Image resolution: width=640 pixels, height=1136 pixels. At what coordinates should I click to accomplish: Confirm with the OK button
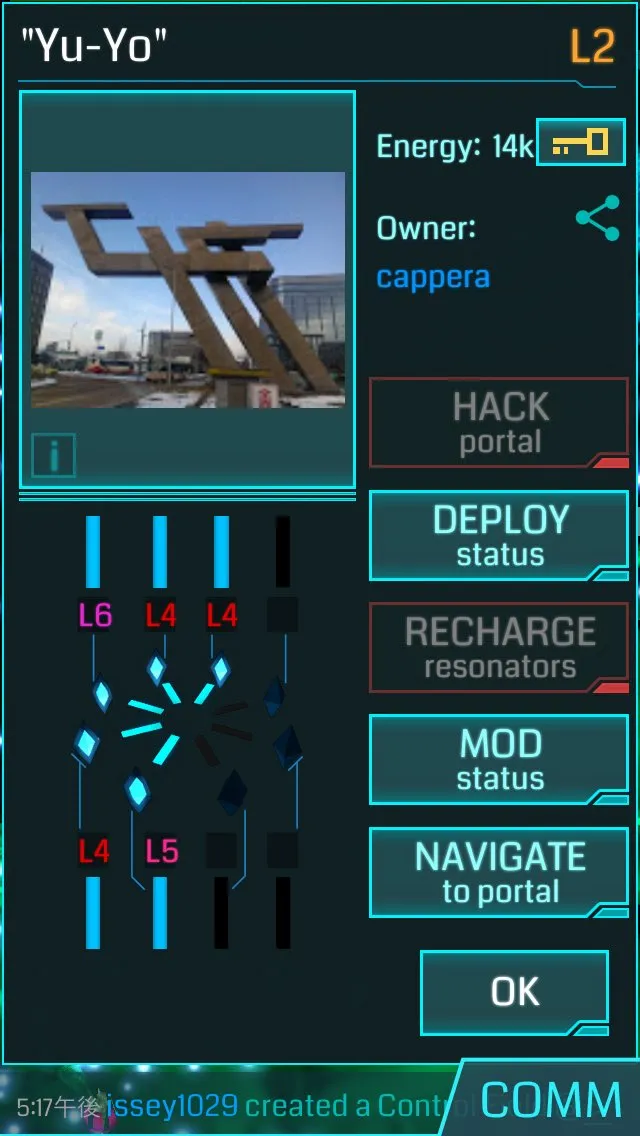click(x=515, y=991)
